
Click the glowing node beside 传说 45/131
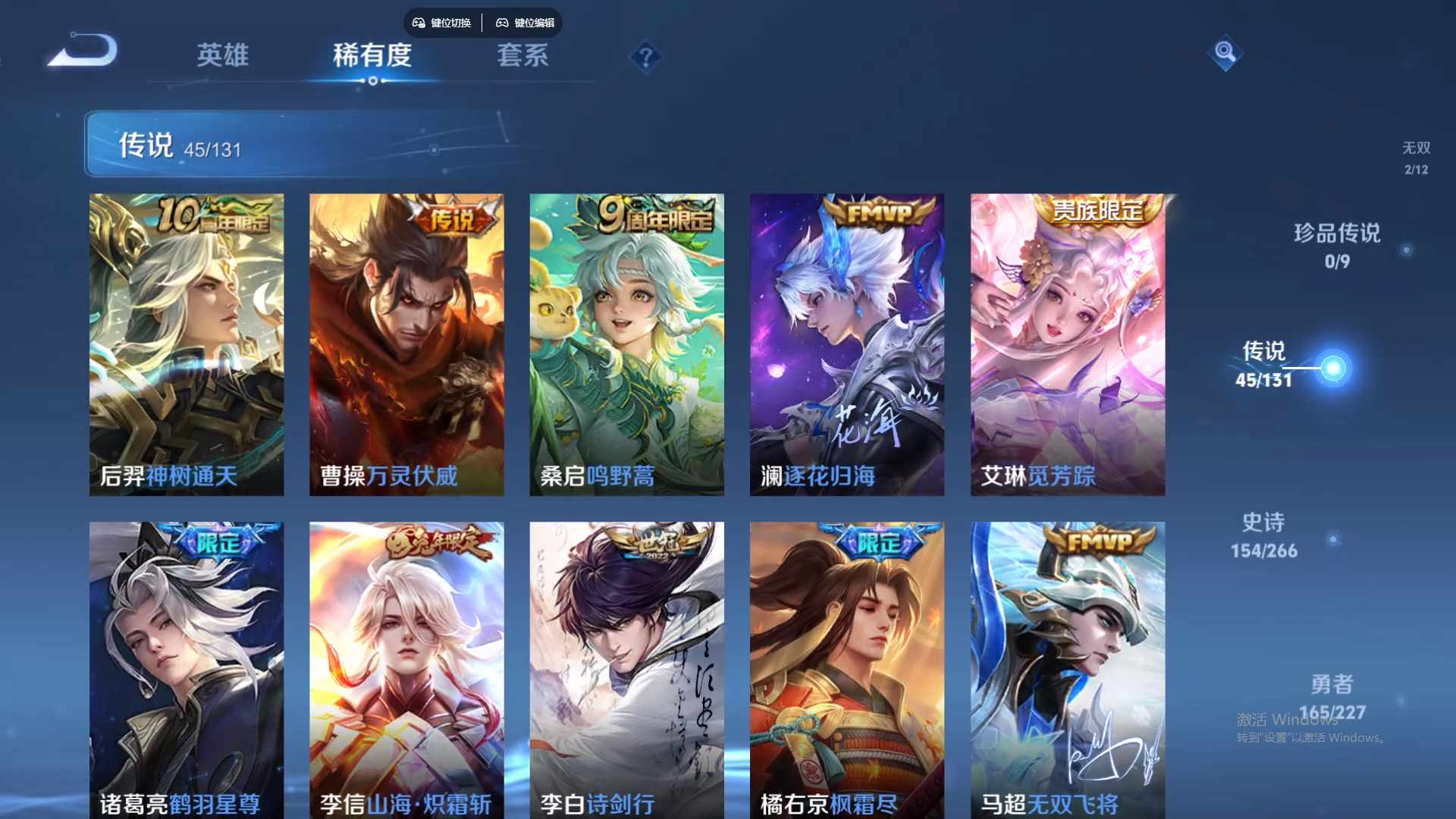pyautogui.click(x=1333, y=367)
